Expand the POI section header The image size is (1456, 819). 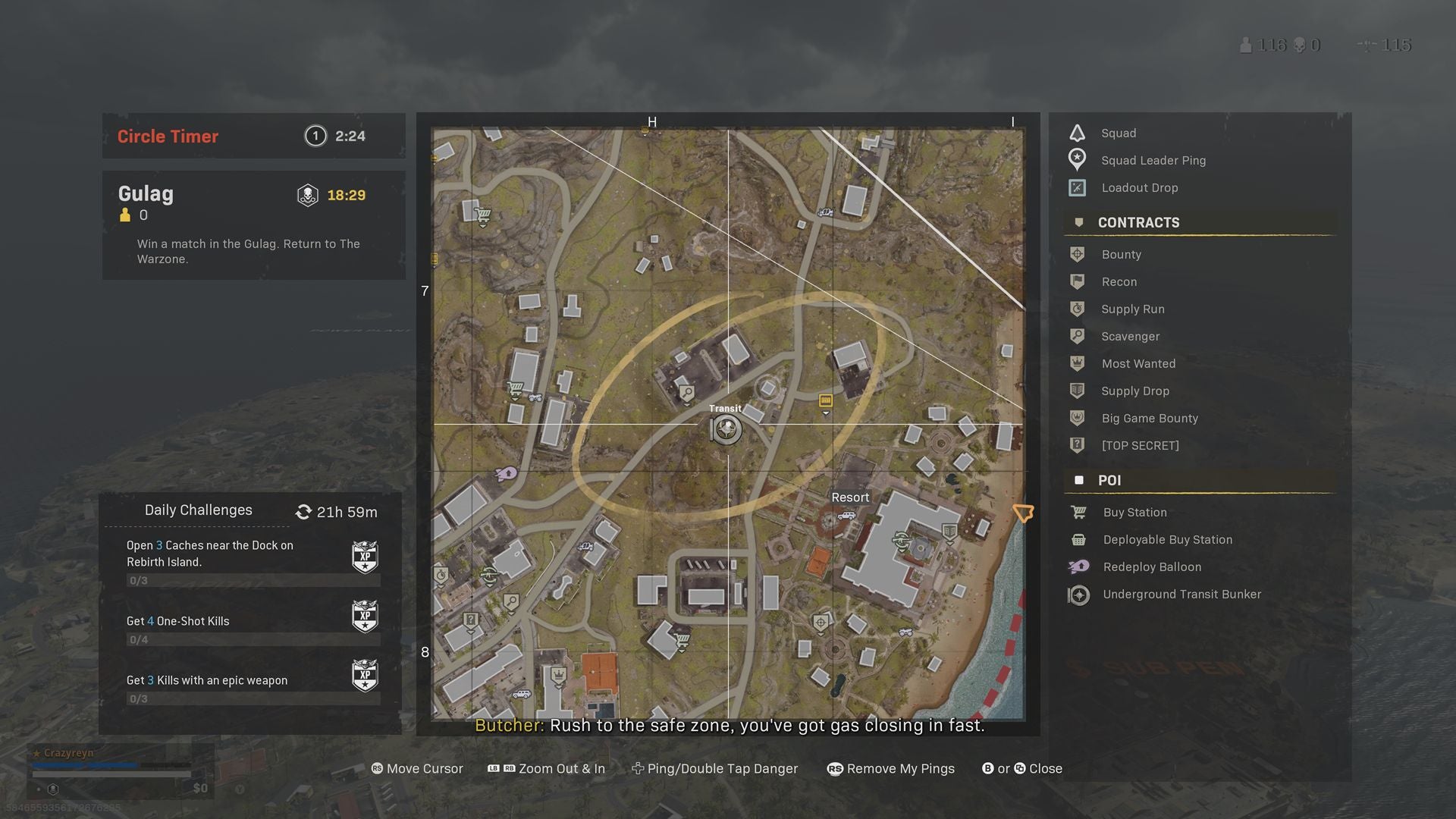point(1109,480)
